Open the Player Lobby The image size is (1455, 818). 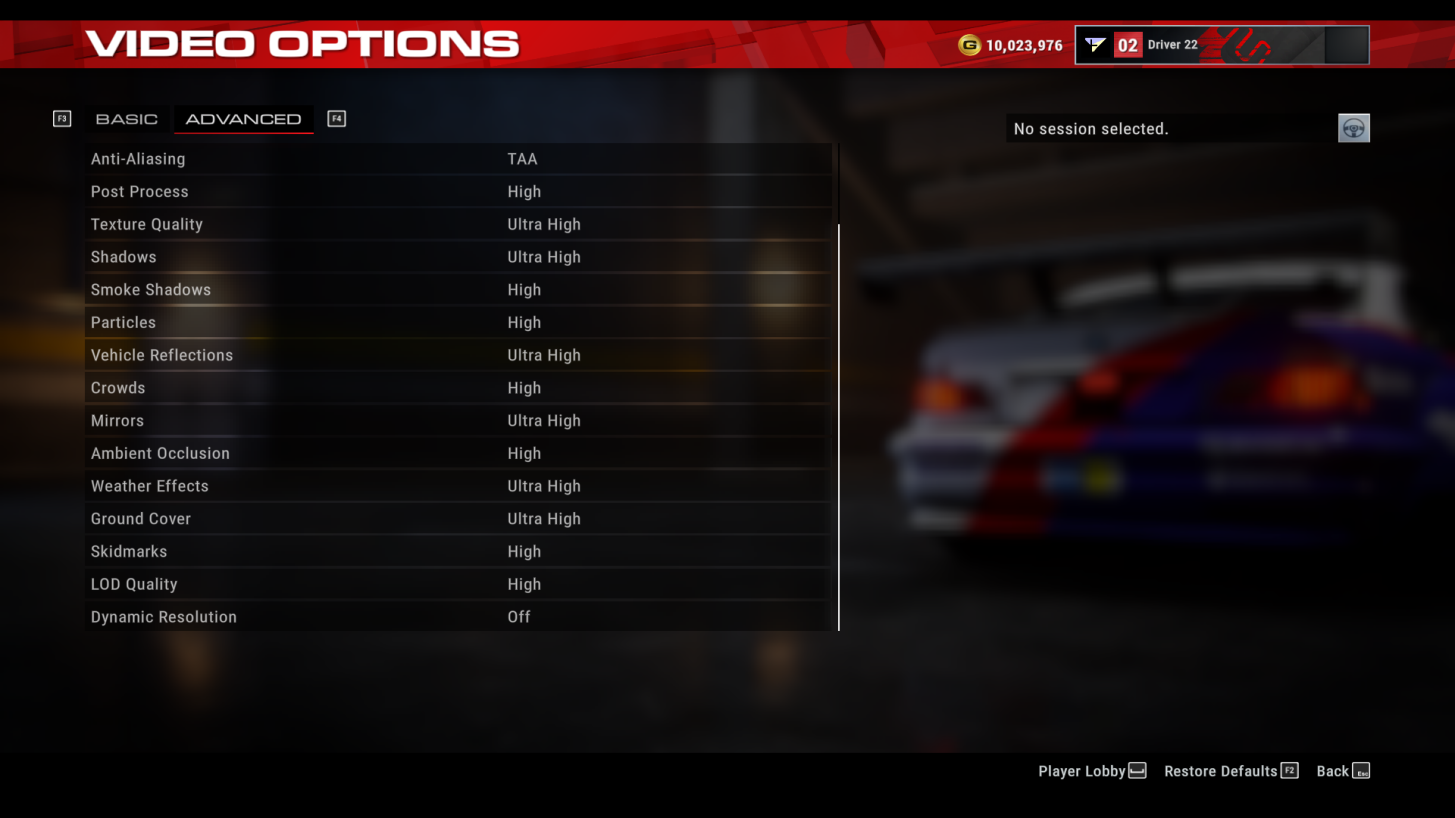coord(1083,770)
